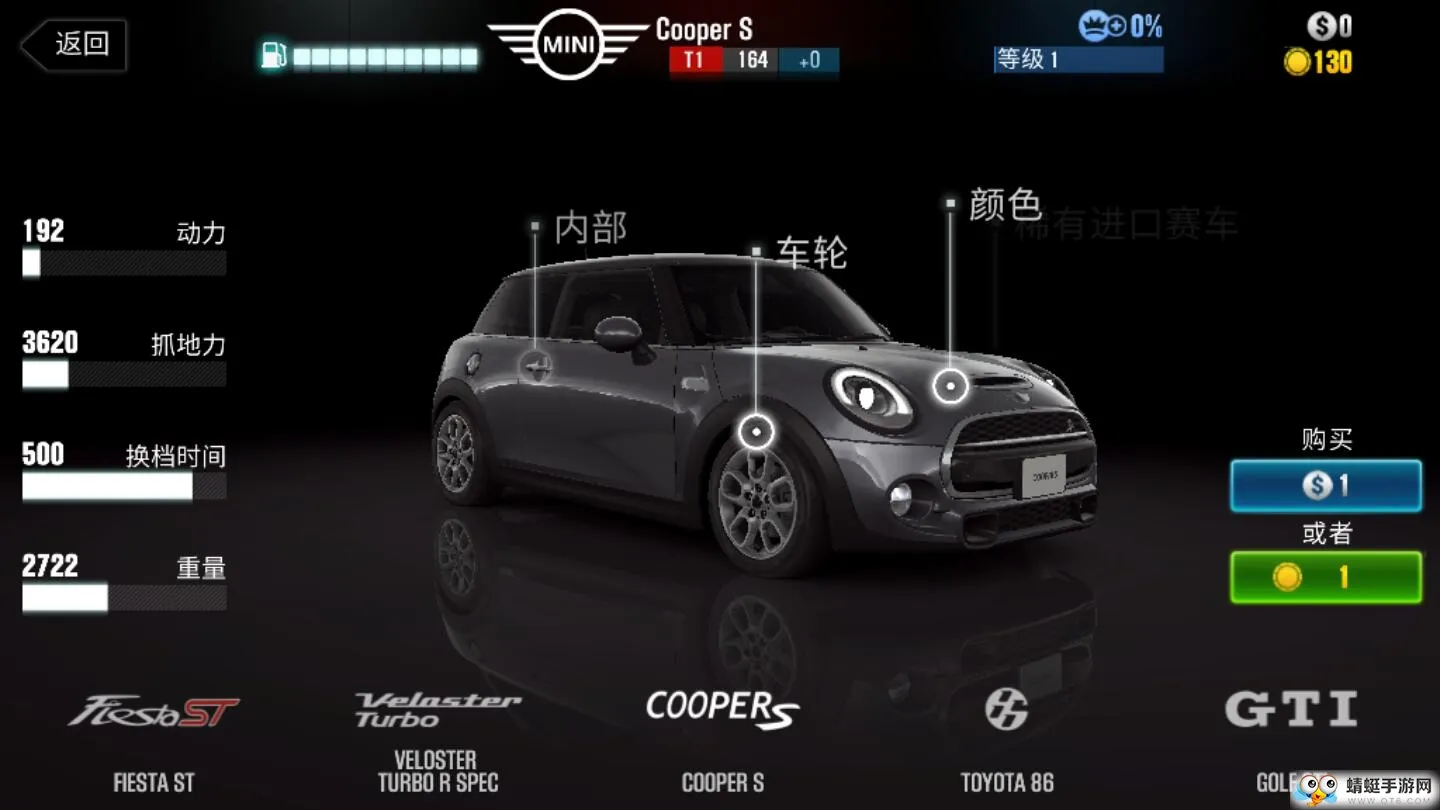Viewport: 1440px width, 810px height.
Task: Buy the Cooper S with cash
Action: pos(1325,486)
